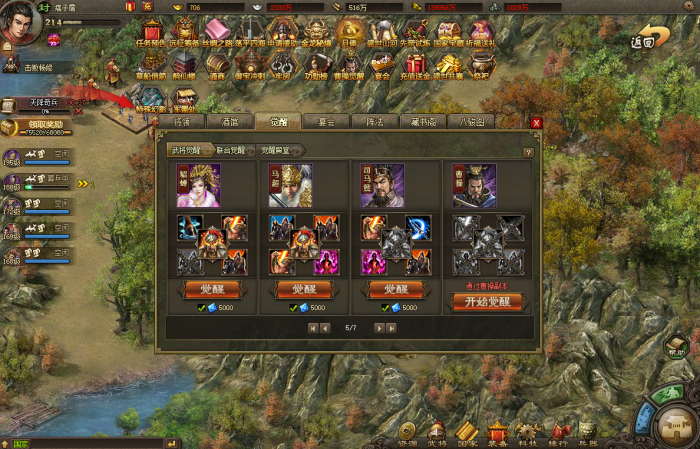This screenshot has height=449, width=700.
Task: Click 开始觉醒 for 曹操
Action: point(487,301)
